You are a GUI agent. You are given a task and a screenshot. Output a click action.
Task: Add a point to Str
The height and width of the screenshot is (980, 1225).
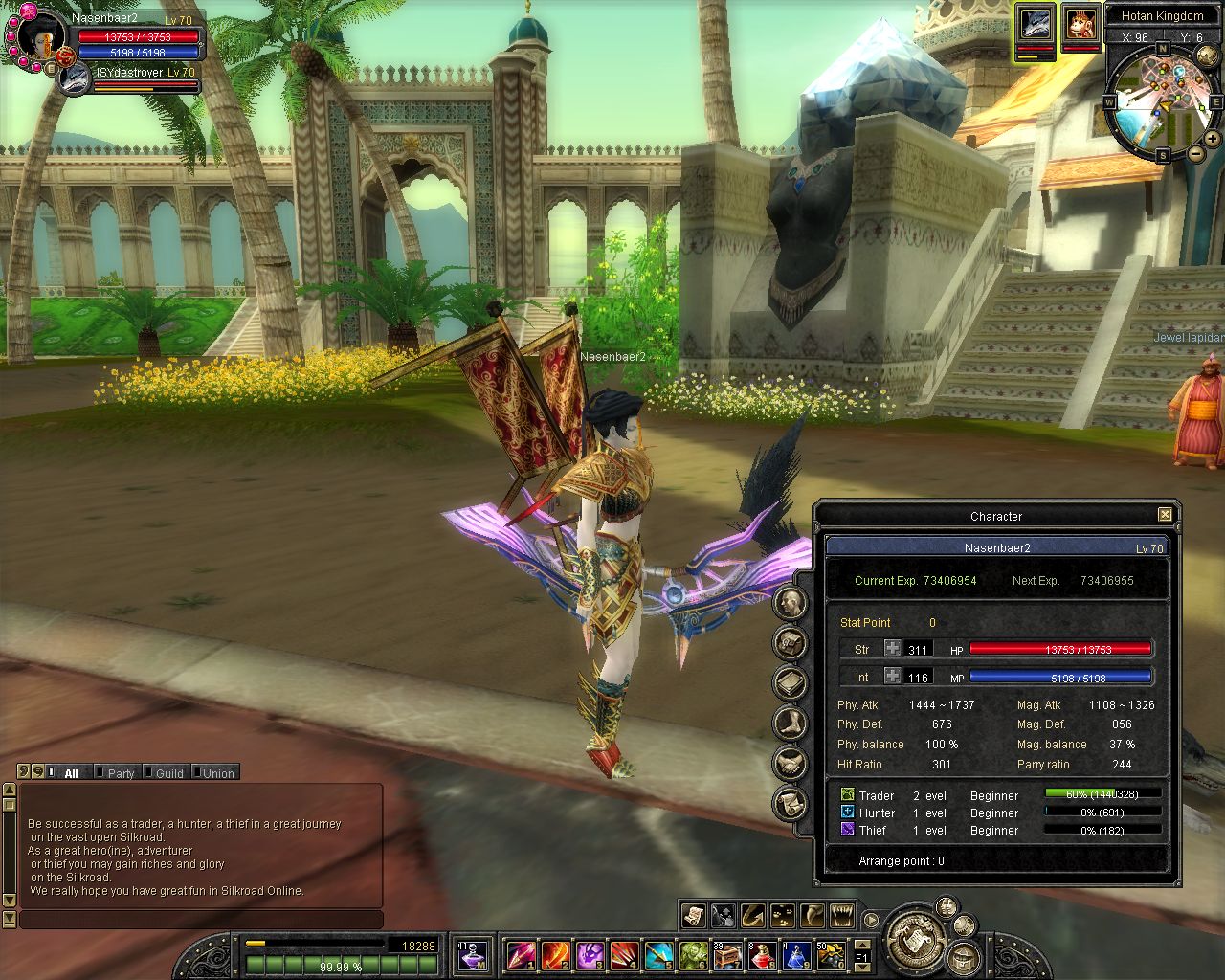[892, 649]
